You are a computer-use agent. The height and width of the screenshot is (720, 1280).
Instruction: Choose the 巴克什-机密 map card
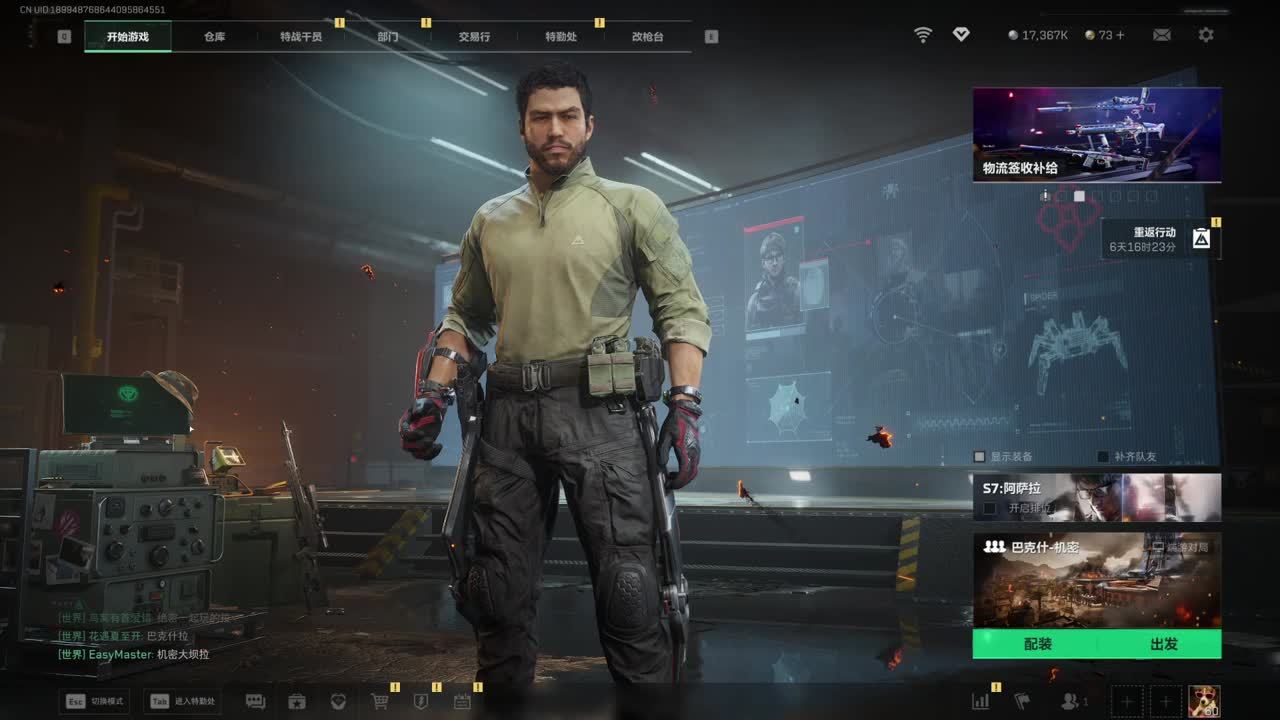pyautogui.click(x=1096, y=580)
